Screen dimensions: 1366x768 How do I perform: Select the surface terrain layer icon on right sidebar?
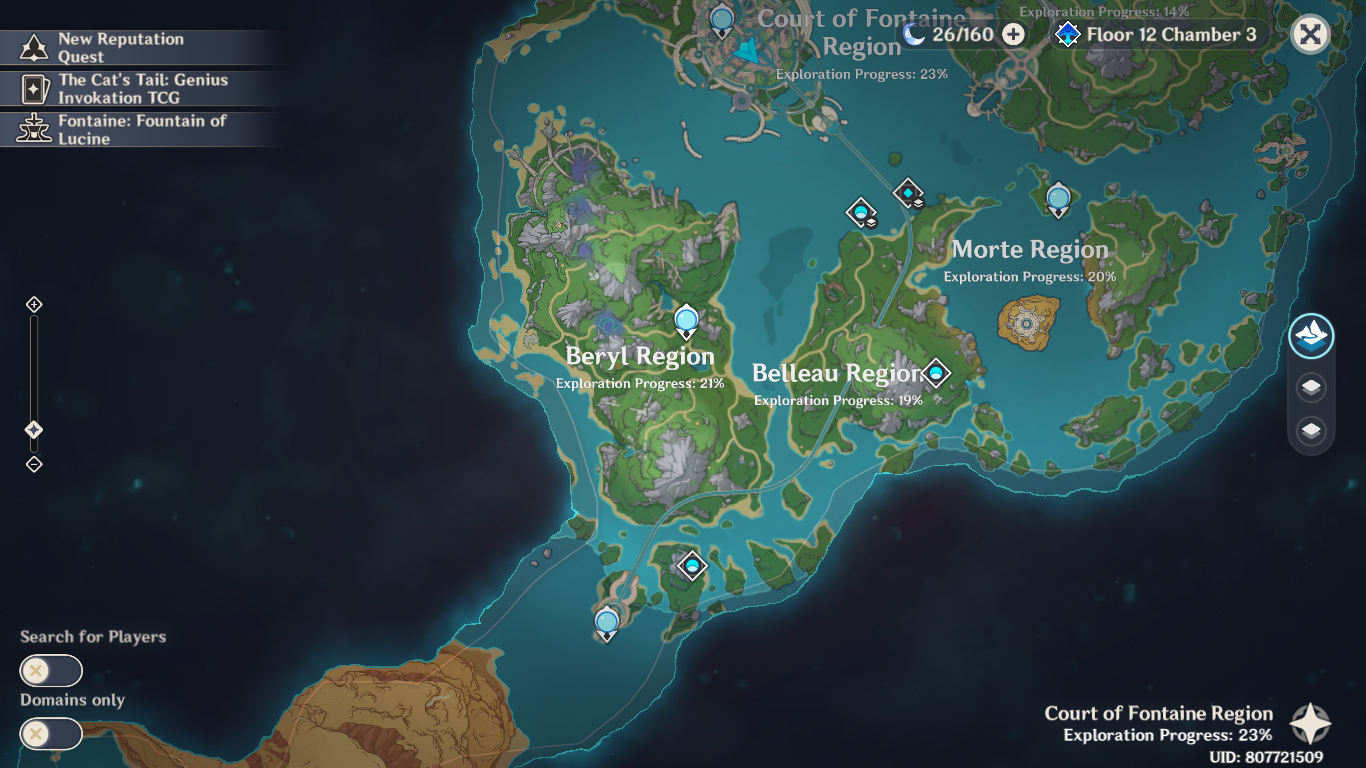tap(1310, 337)
